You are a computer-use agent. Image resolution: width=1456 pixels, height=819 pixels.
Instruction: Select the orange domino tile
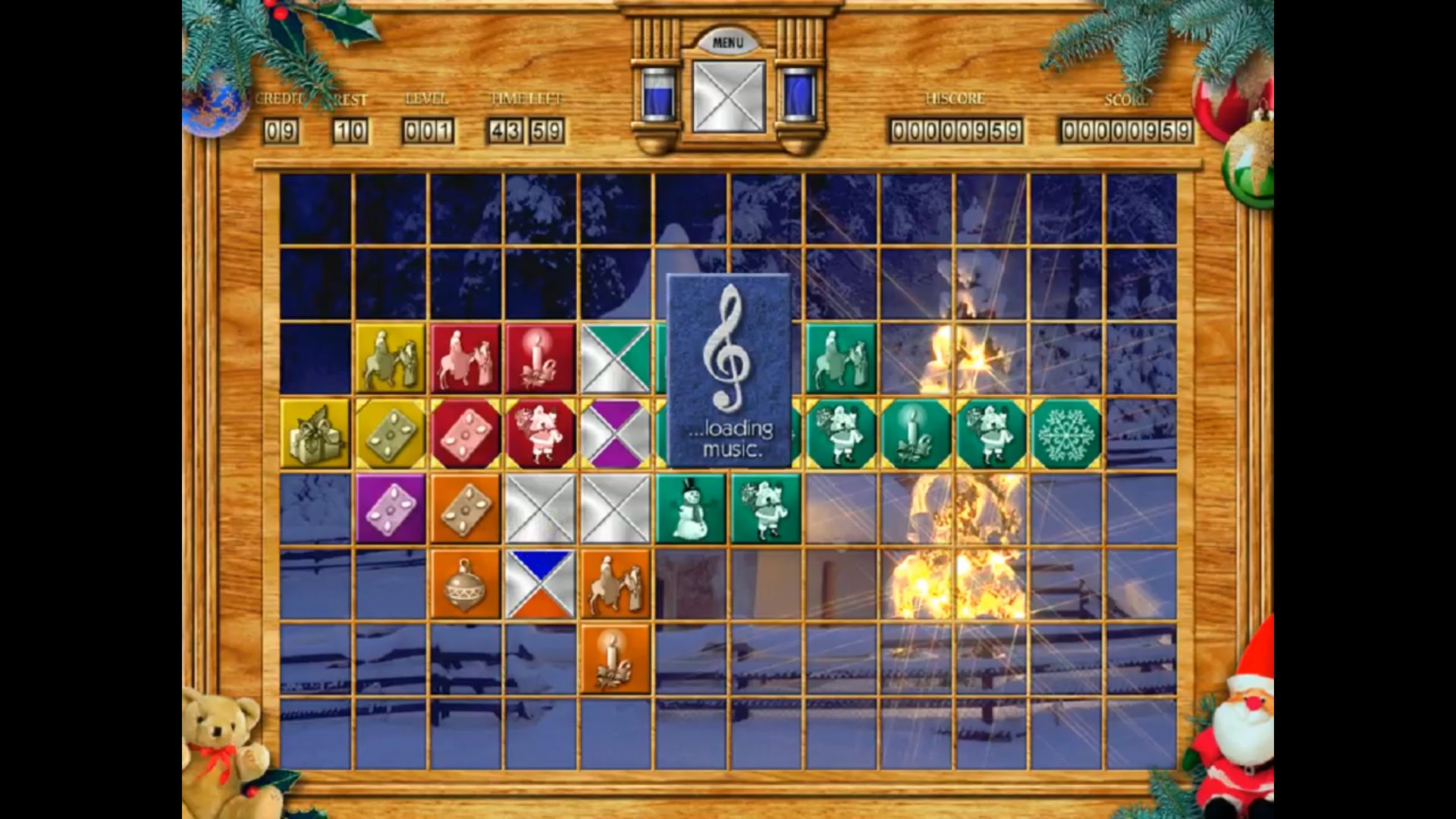point(466,509)
